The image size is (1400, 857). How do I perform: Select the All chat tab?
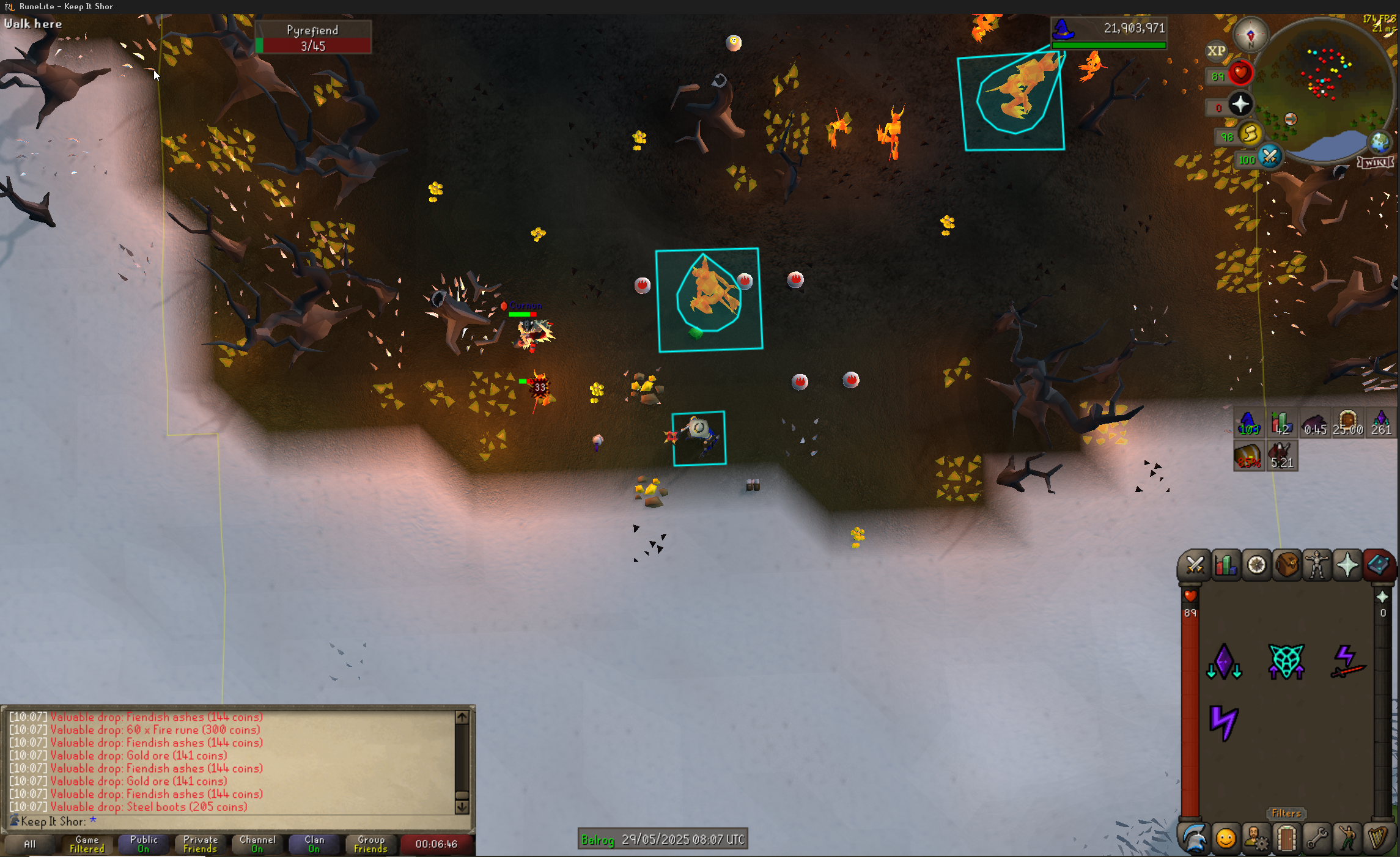(x=29, y=844)
